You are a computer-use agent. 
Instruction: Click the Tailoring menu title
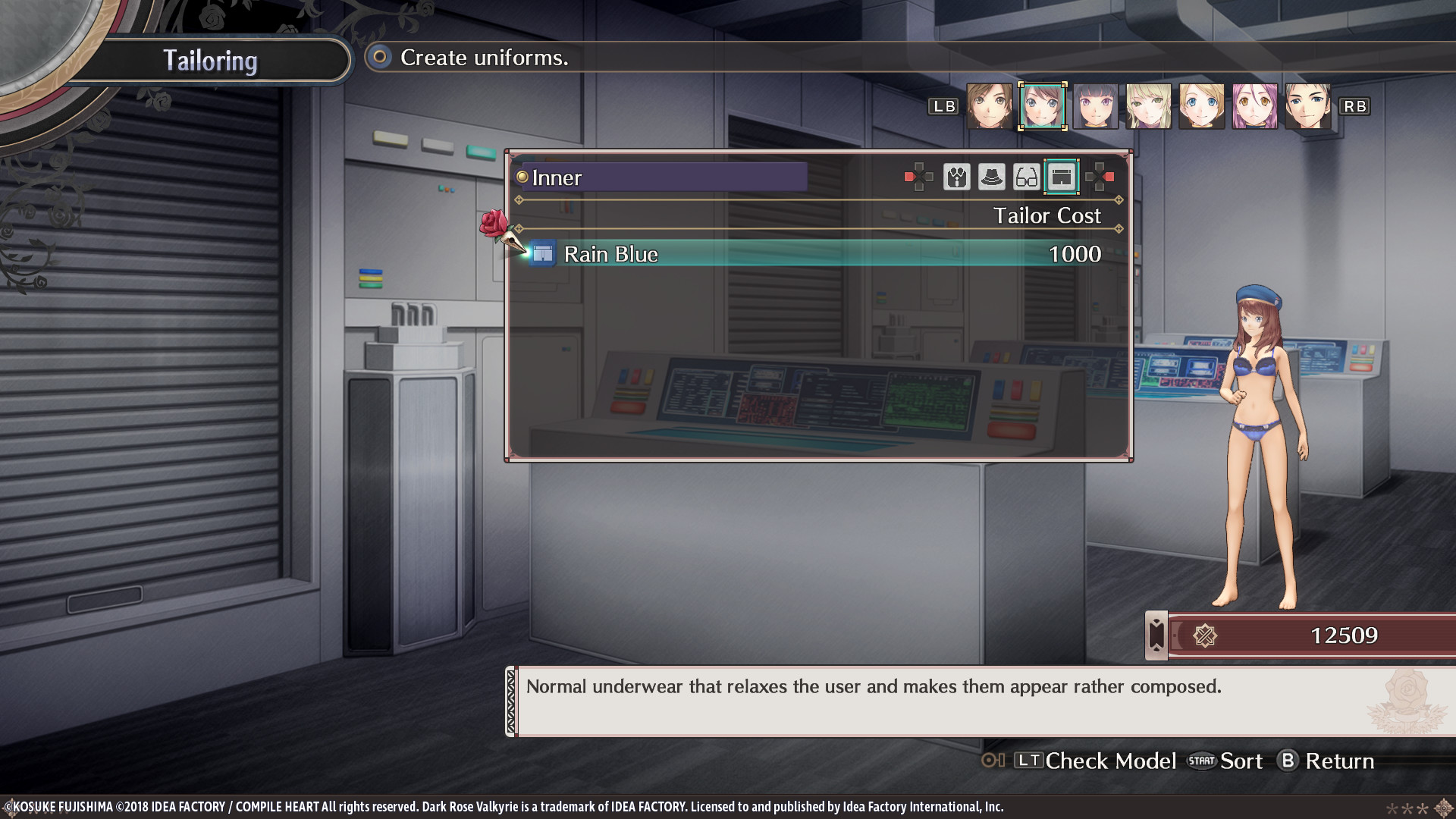210,60
